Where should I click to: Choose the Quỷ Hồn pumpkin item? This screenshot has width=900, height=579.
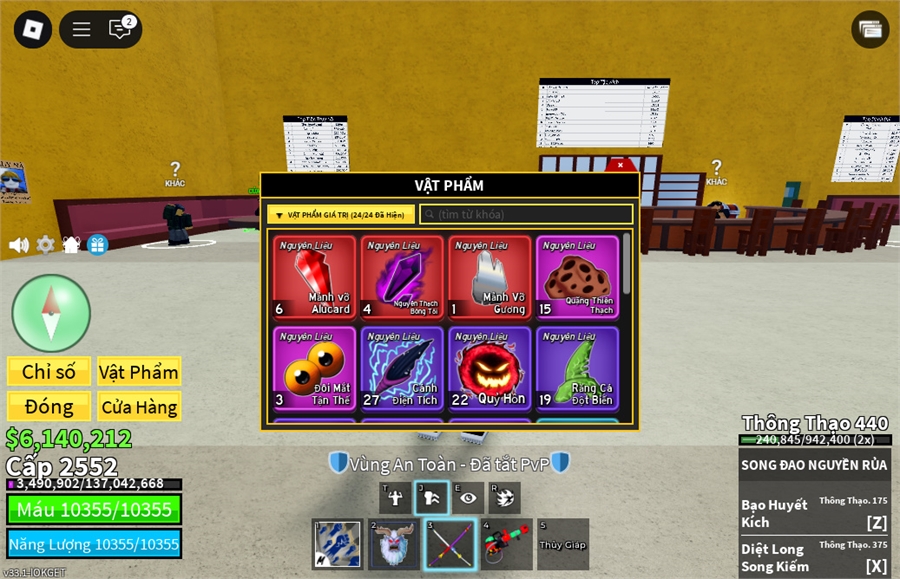coord(490,368)
